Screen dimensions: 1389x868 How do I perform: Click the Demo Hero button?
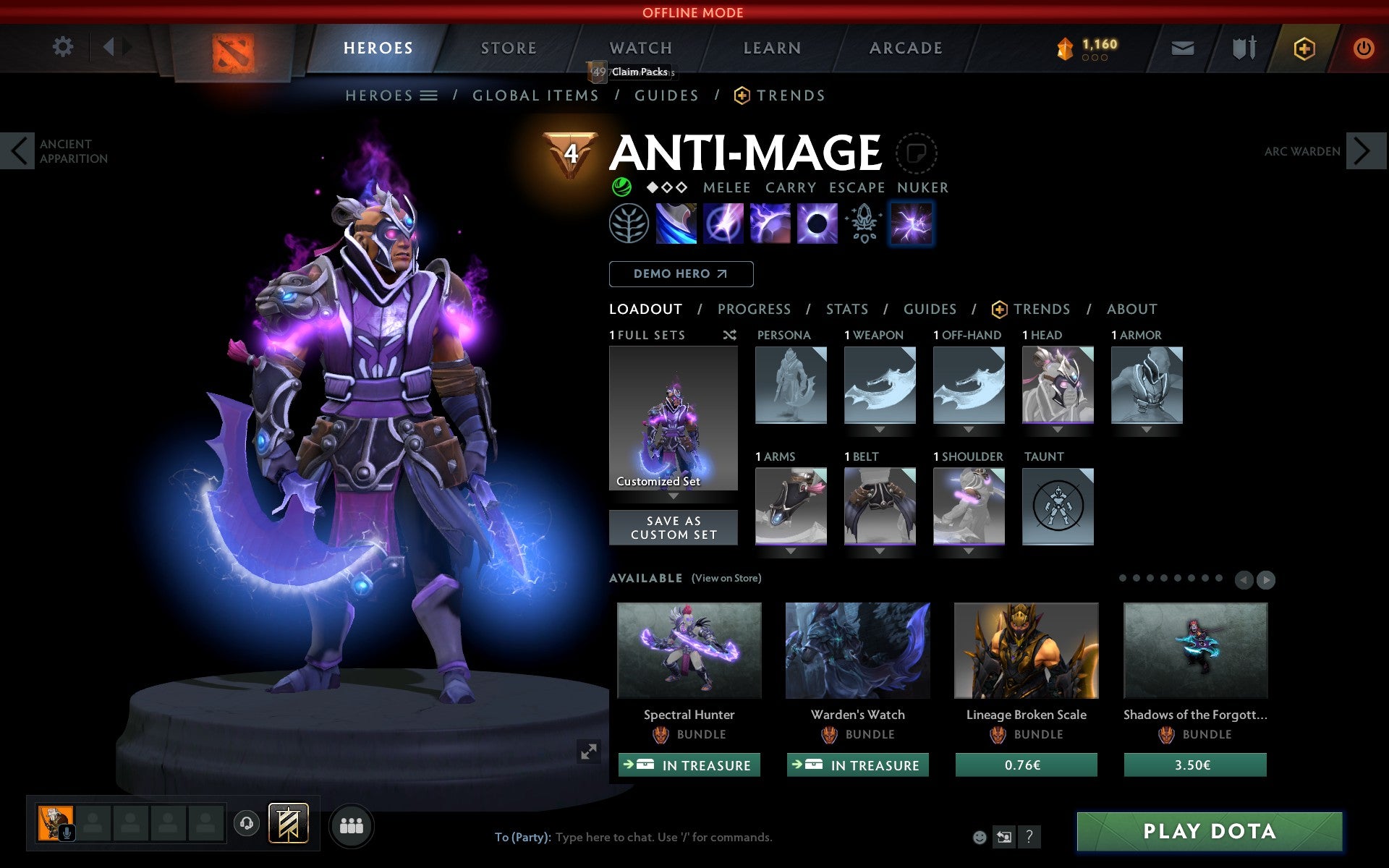point(681,274)
